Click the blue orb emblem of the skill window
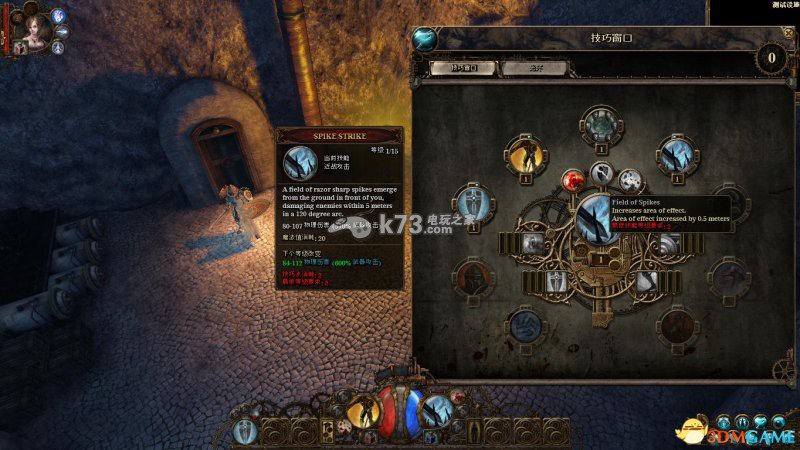Image resolution: width=800 pixels, height=450 pixels. [425, 40]
